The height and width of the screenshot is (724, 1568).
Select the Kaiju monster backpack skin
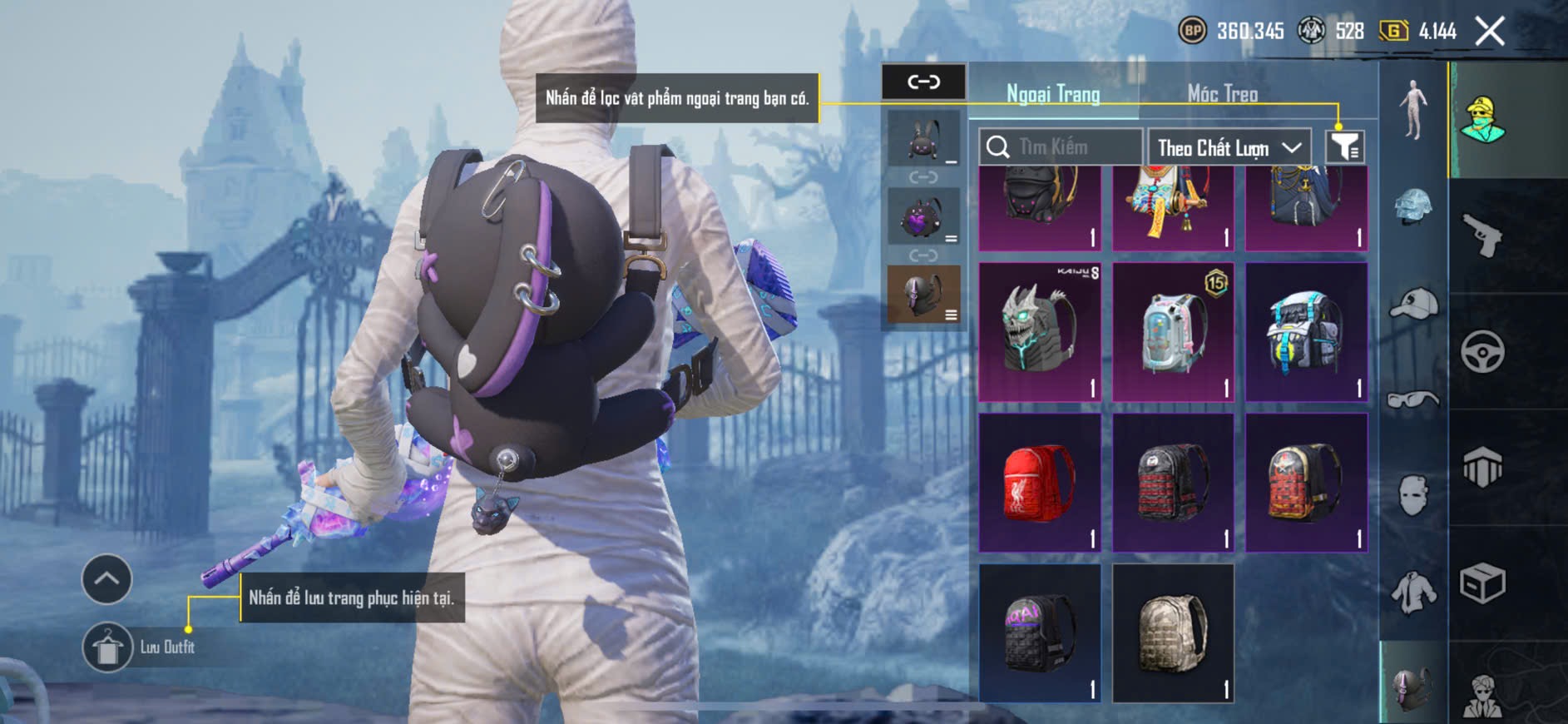point(1040,332)
